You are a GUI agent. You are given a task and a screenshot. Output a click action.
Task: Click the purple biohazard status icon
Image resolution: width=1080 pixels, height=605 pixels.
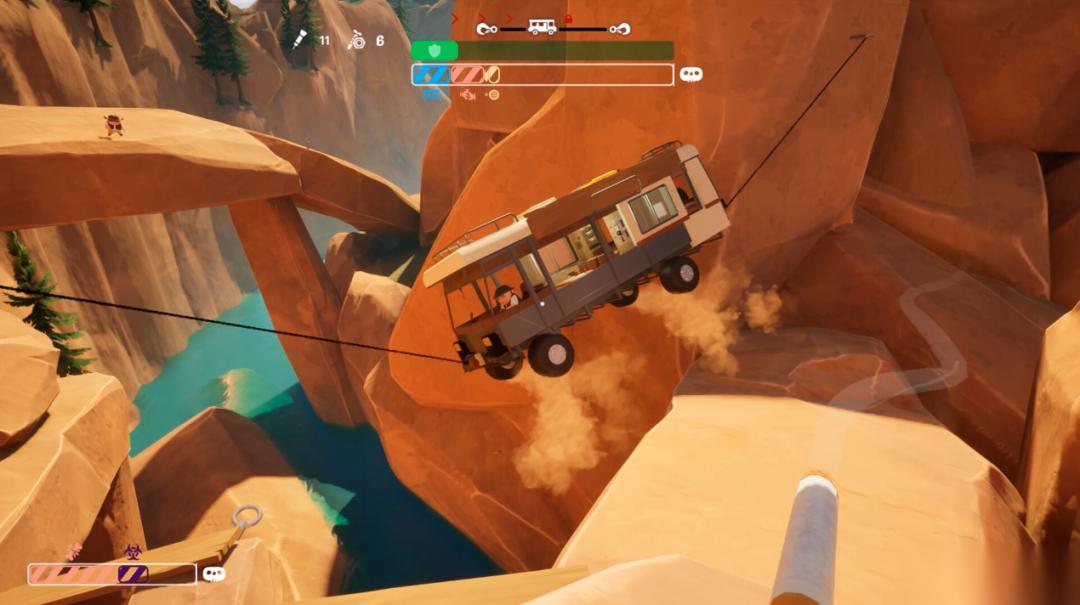click(131, 551)
